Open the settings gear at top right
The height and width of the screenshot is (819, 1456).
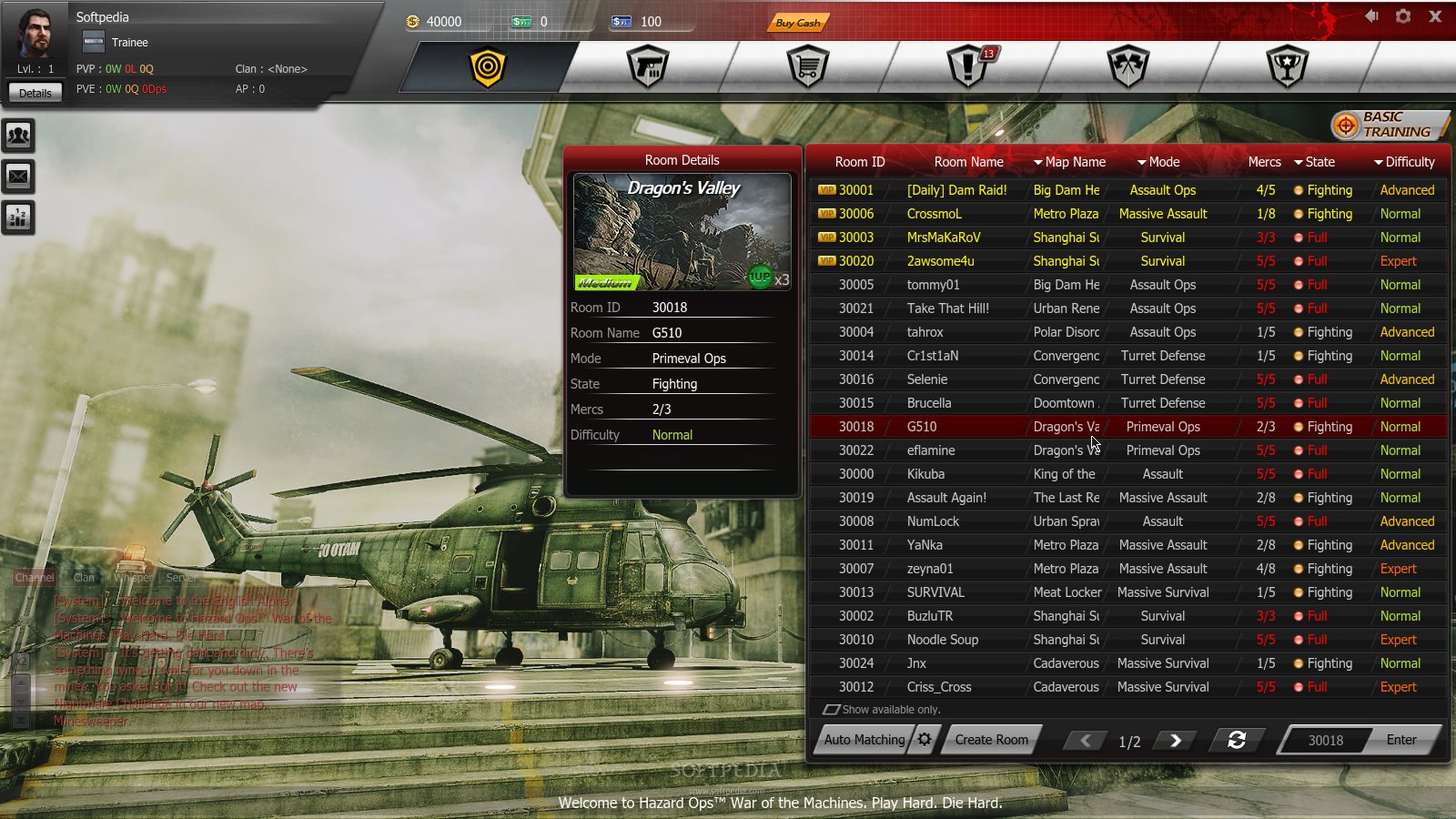(x=1403, y=16)
